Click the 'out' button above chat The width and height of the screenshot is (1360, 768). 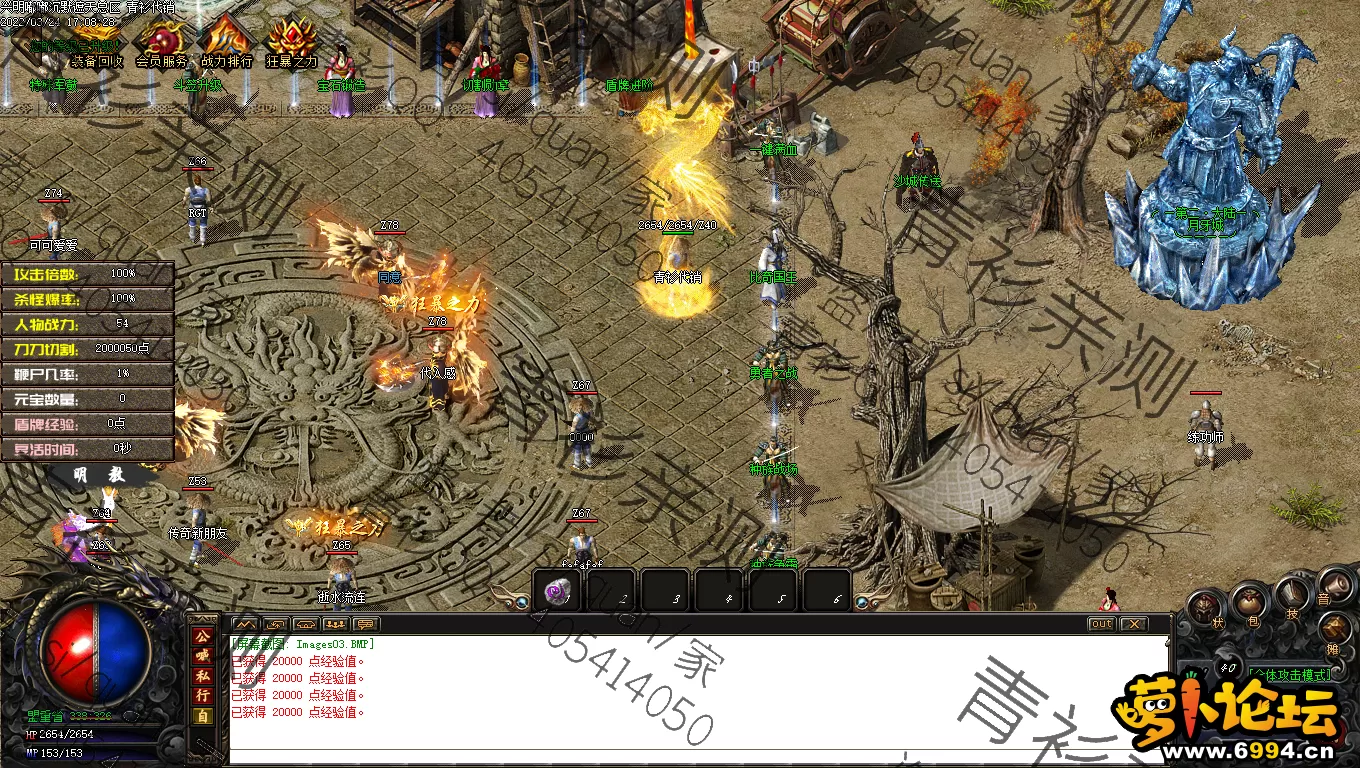click(x=1101, y=624)
